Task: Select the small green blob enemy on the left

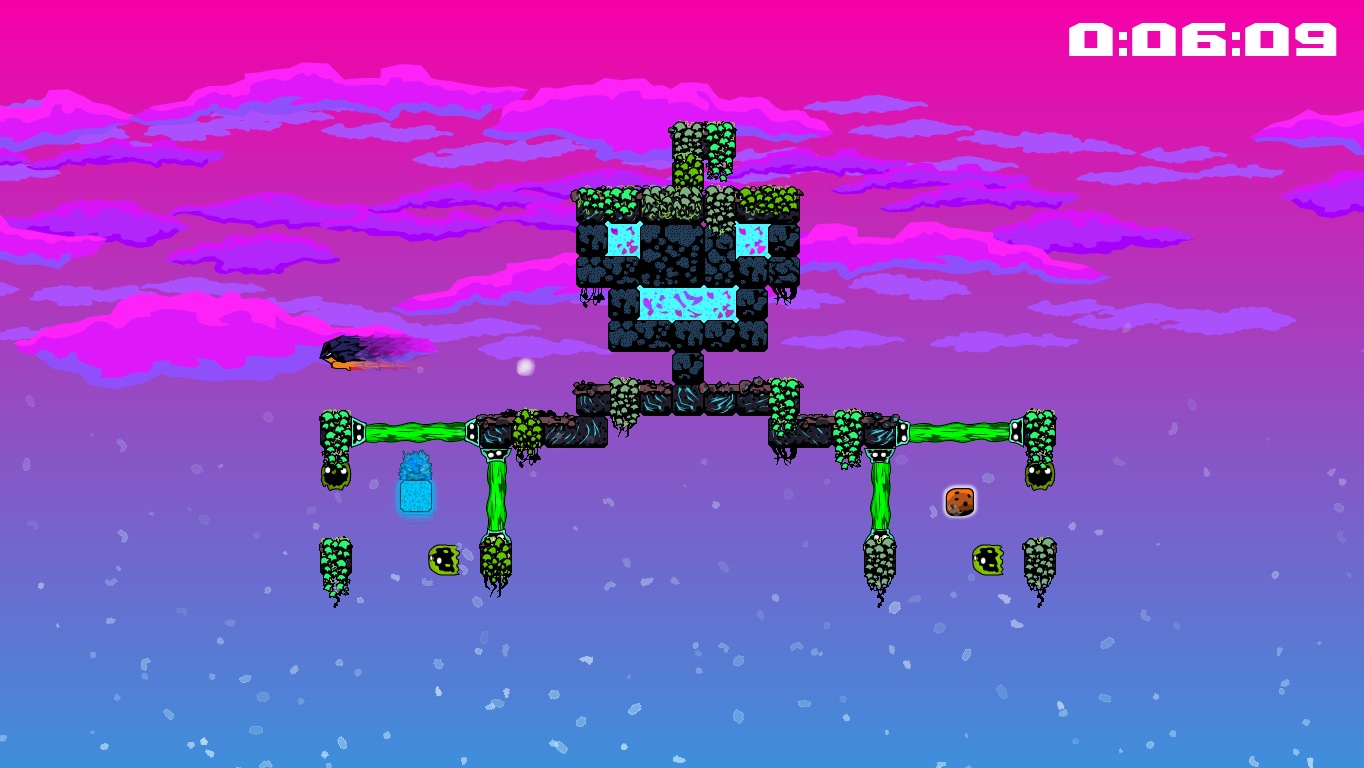Action: click(442, 560)
